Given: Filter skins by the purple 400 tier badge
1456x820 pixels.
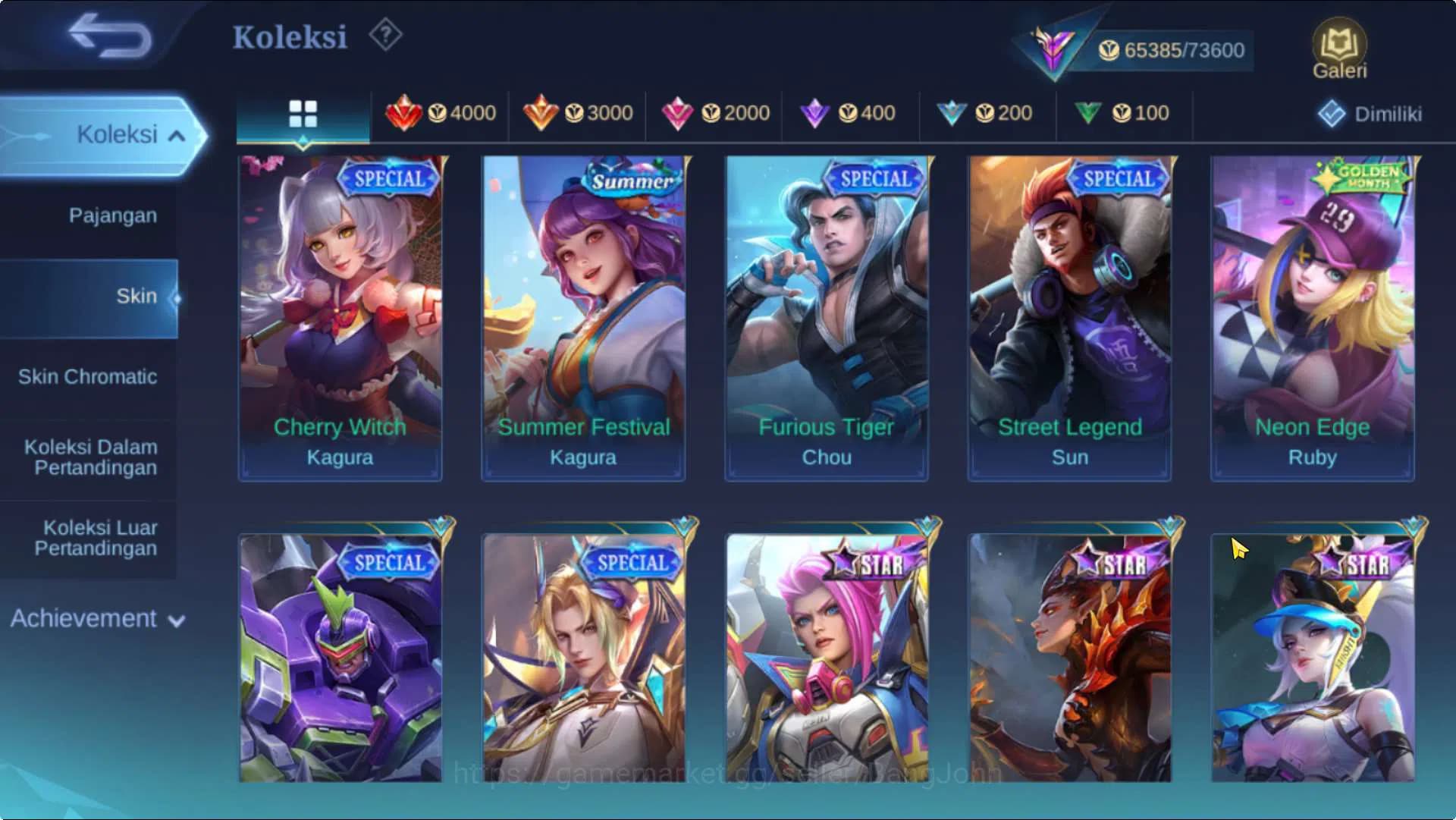Looking at the screenshot, I should point(849,112).
